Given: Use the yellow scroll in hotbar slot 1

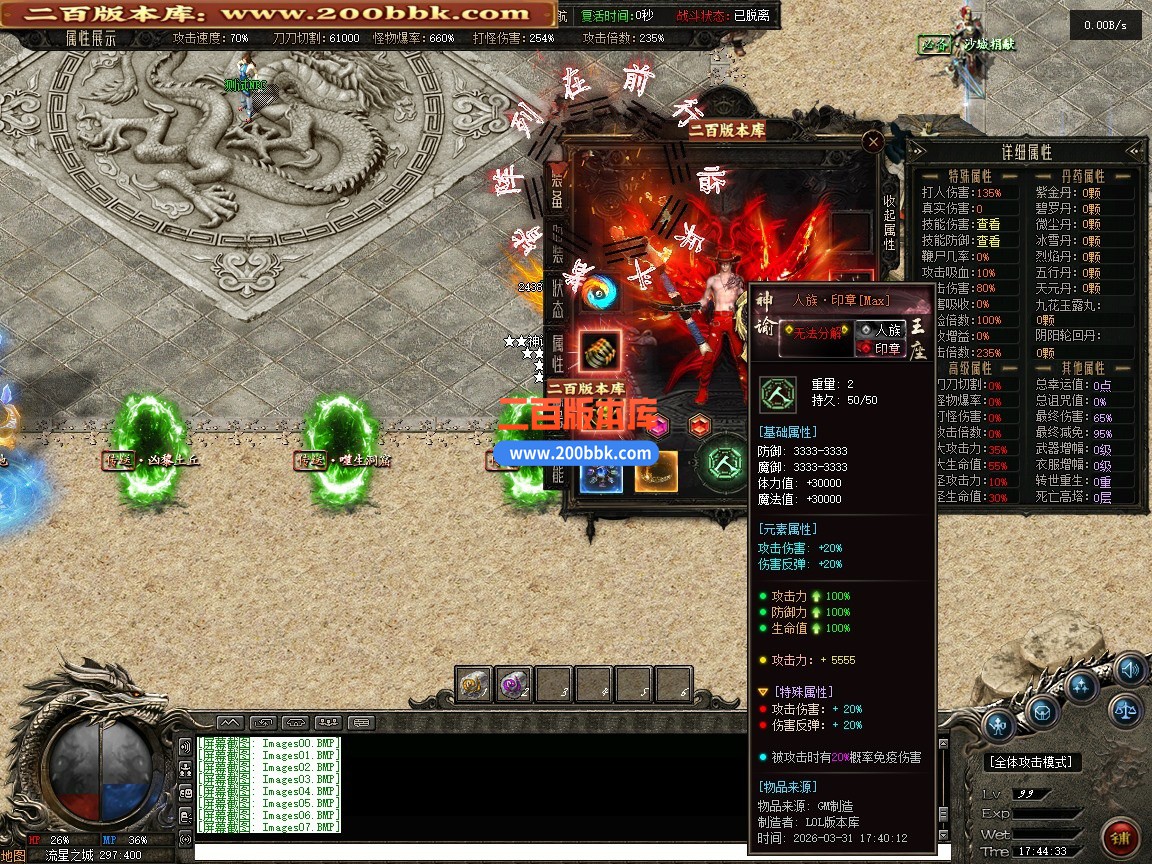Looking at the screenshot, I should tap(474, 685).
